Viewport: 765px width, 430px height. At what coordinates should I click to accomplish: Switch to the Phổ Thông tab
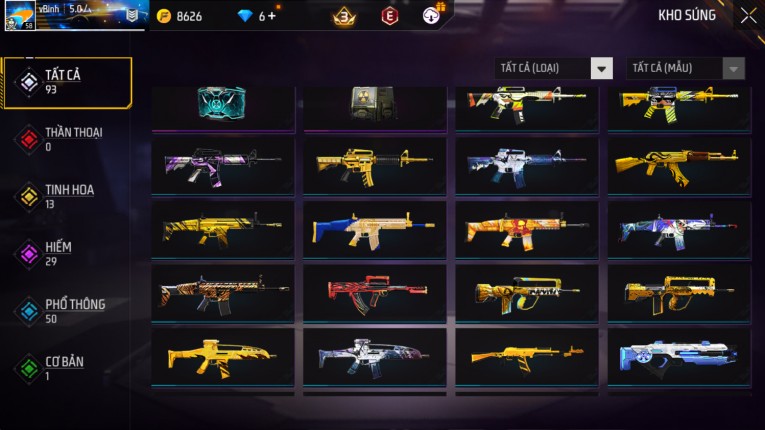tap(67, 309)
